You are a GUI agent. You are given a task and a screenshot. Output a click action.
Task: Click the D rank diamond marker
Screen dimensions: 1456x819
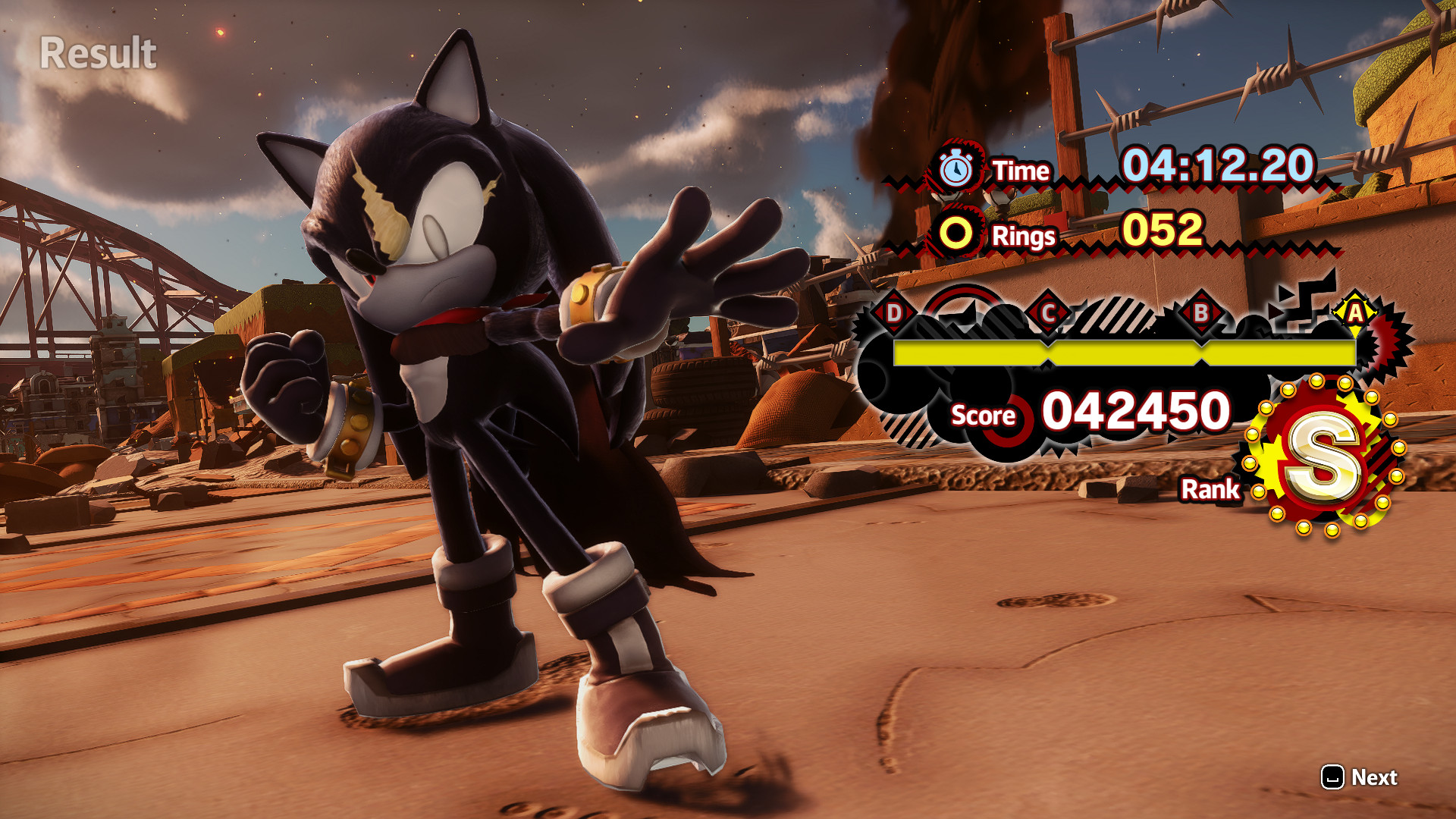coord(895,311)
